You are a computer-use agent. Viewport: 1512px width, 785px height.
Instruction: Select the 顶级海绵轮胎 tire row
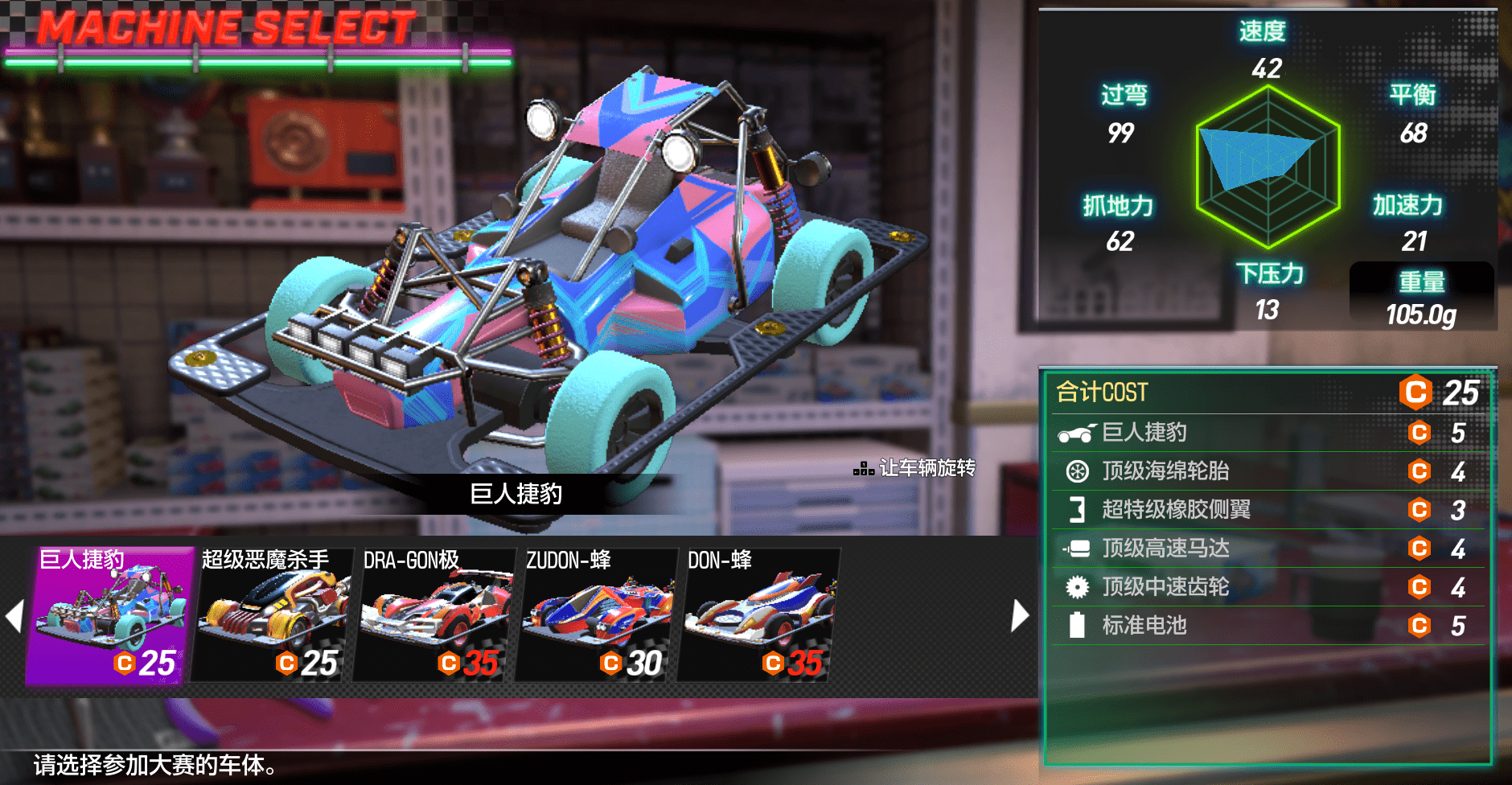(1268, 471)
